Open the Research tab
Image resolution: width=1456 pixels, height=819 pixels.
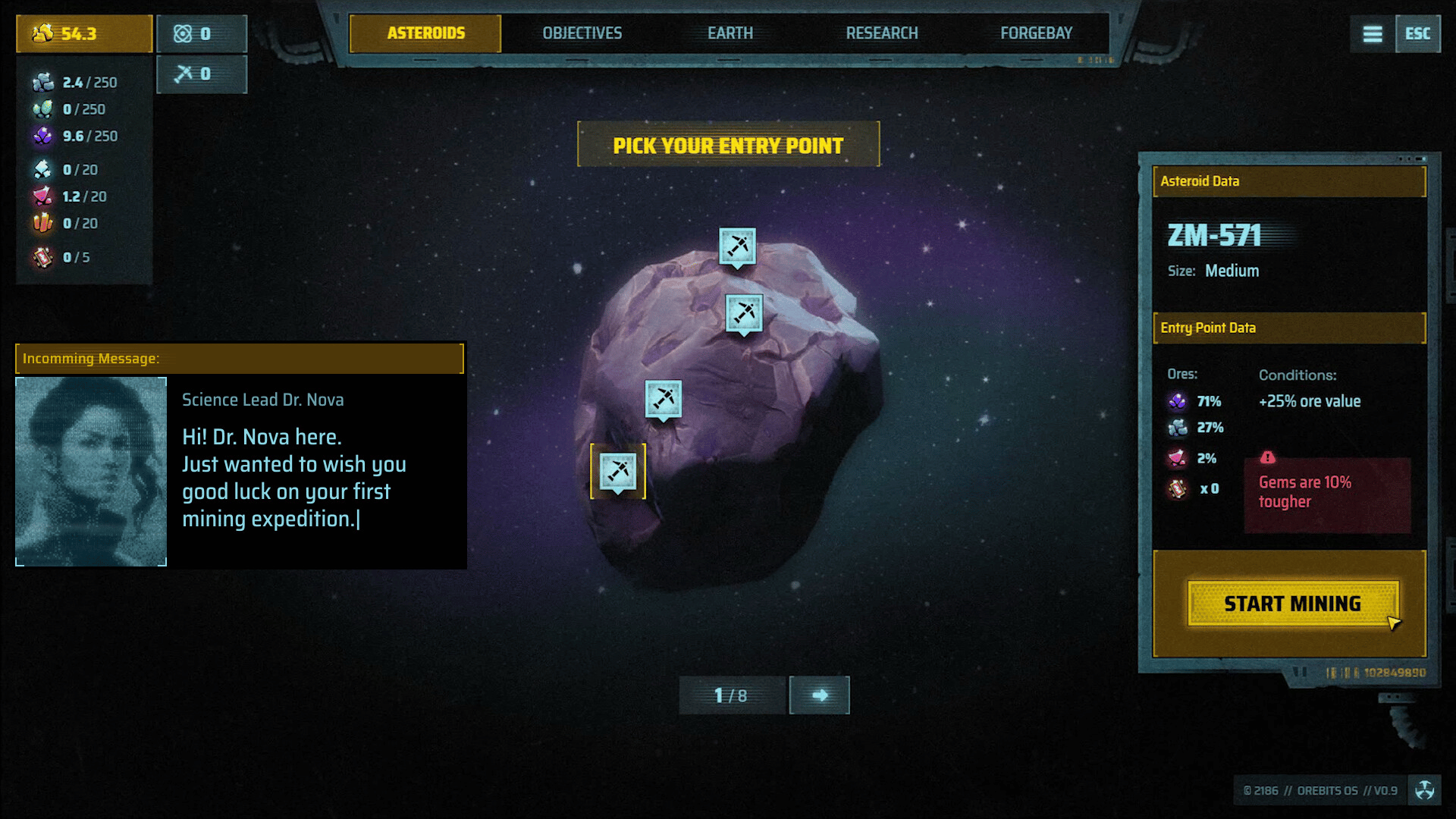[x=882, y=33]
